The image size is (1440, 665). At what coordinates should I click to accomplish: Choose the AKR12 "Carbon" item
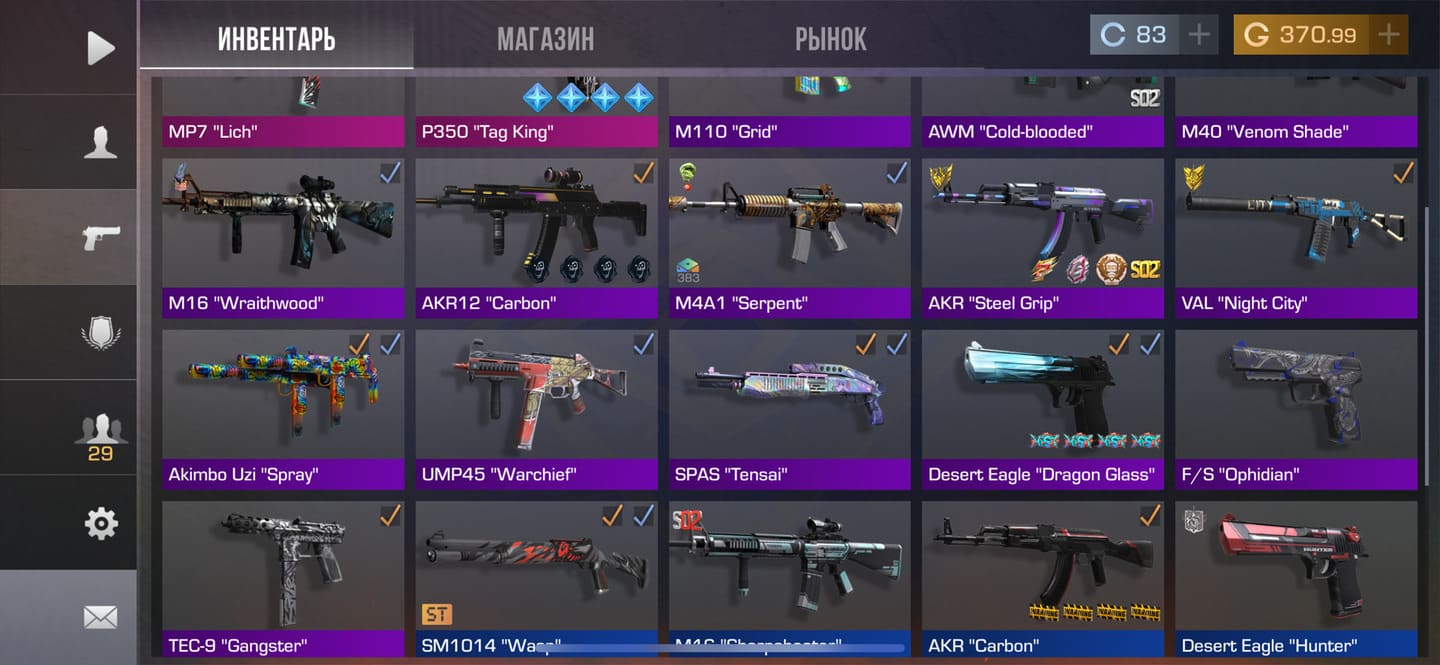tap(536, 238)
